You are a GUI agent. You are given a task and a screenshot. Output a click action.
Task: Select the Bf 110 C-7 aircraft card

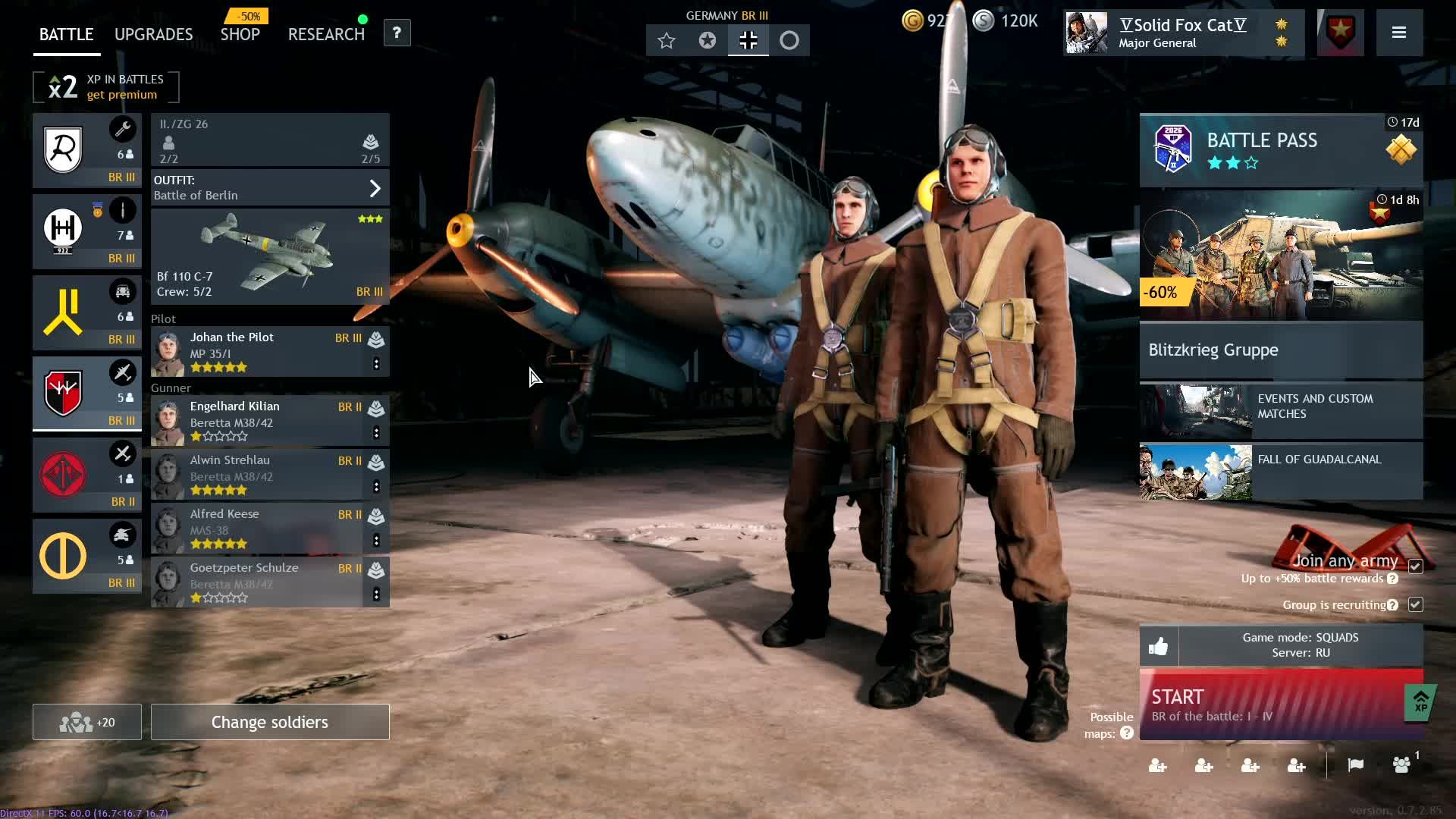pyautogui.click(x=270, y=257)
